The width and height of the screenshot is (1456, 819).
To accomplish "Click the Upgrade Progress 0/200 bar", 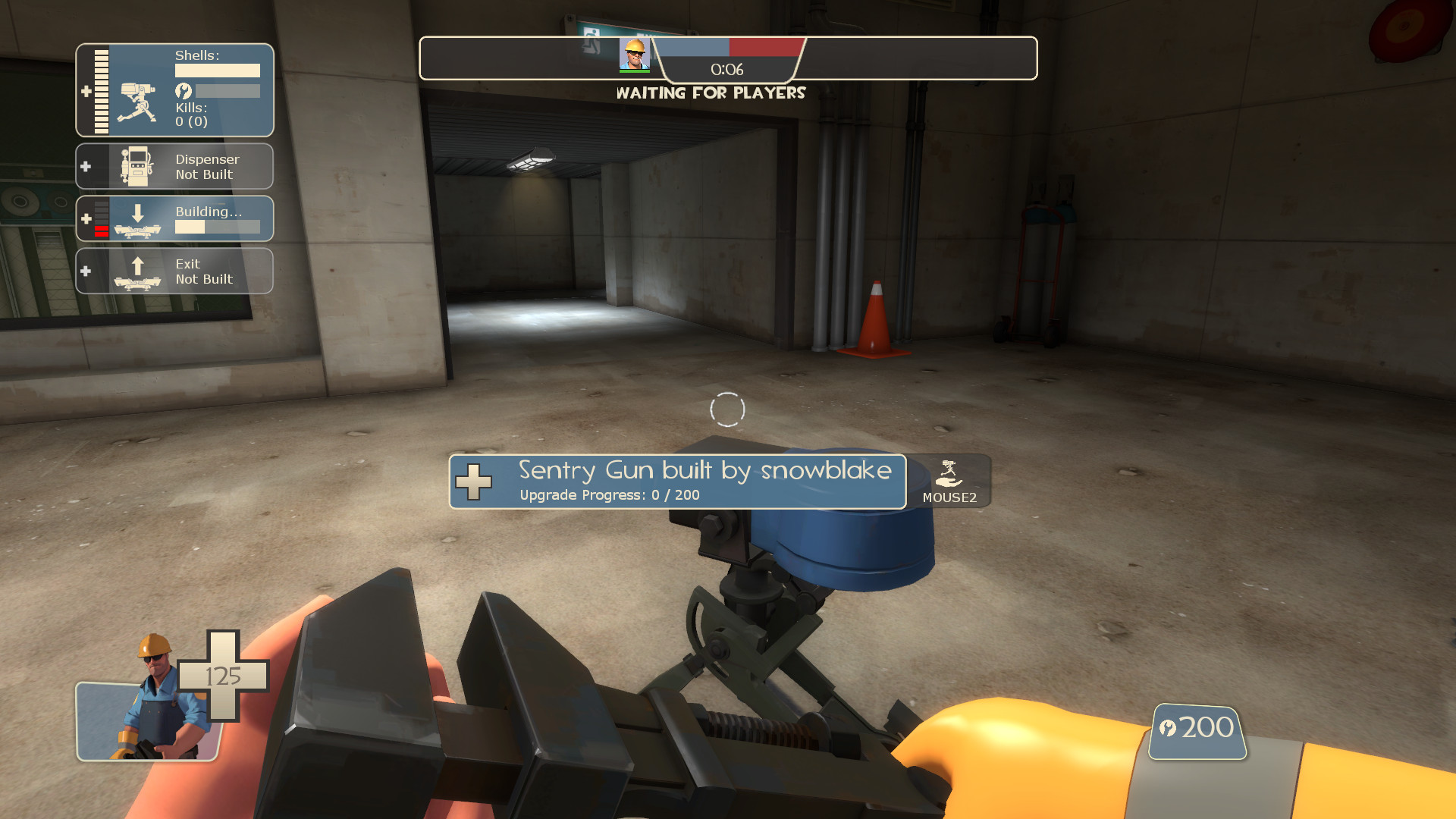I will pyautogui.click(x=609, y=494).
